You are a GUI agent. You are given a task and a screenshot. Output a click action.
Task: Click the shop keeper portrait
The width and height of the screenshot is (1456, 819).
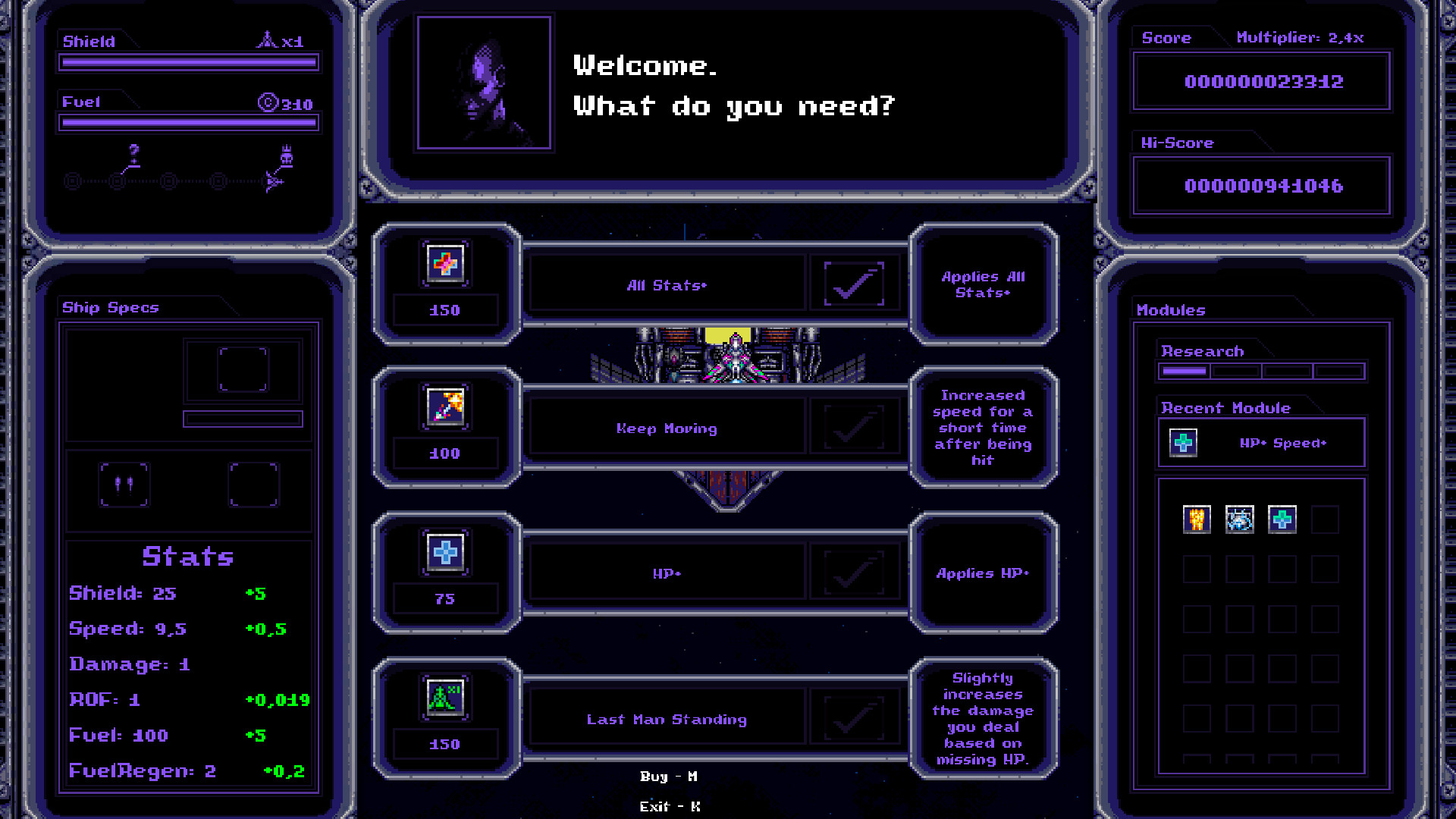[x=484, y=82]
